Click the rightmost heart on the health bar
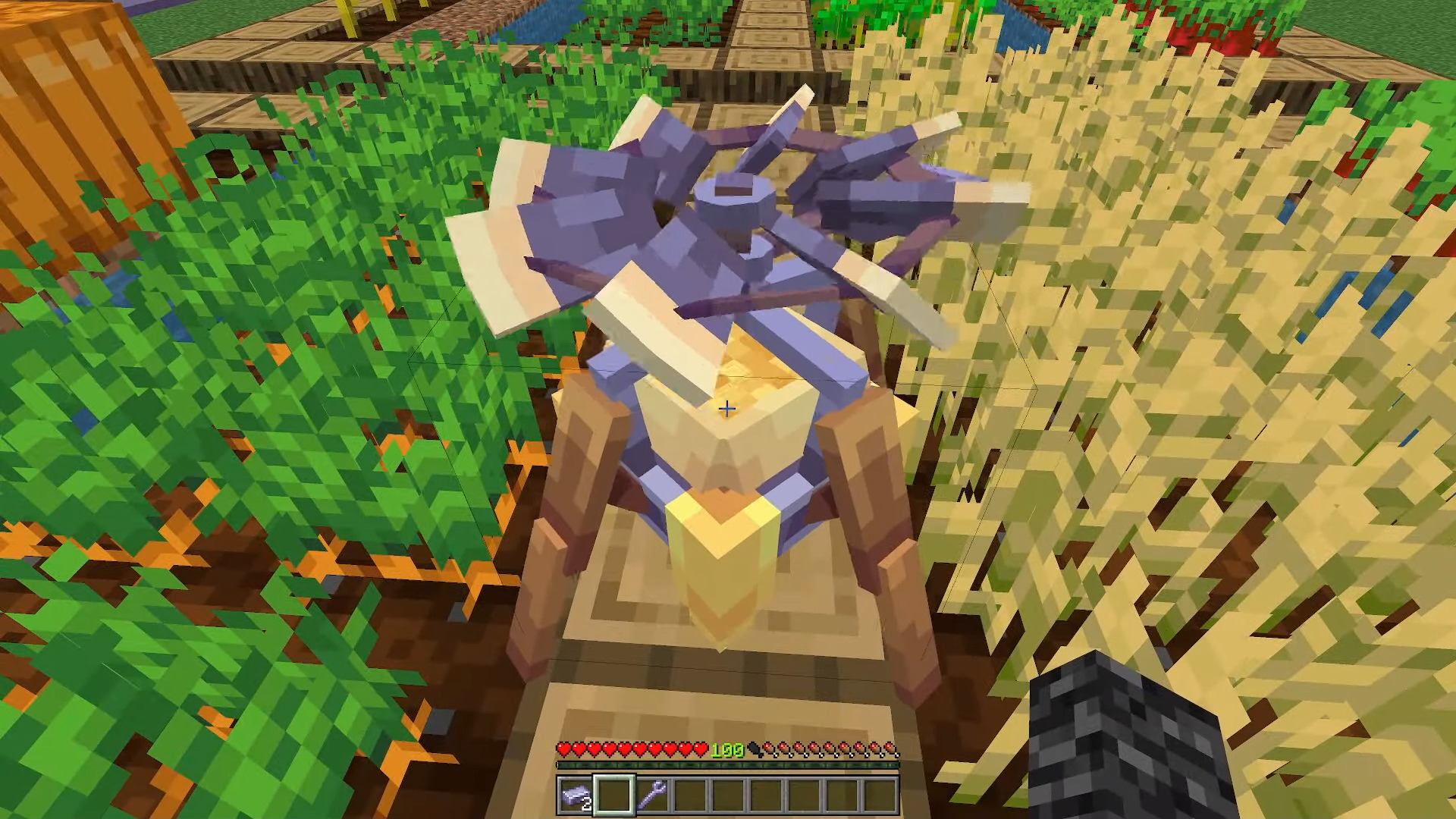Viewport: 1456px width, 819px height. pos(704,749)
